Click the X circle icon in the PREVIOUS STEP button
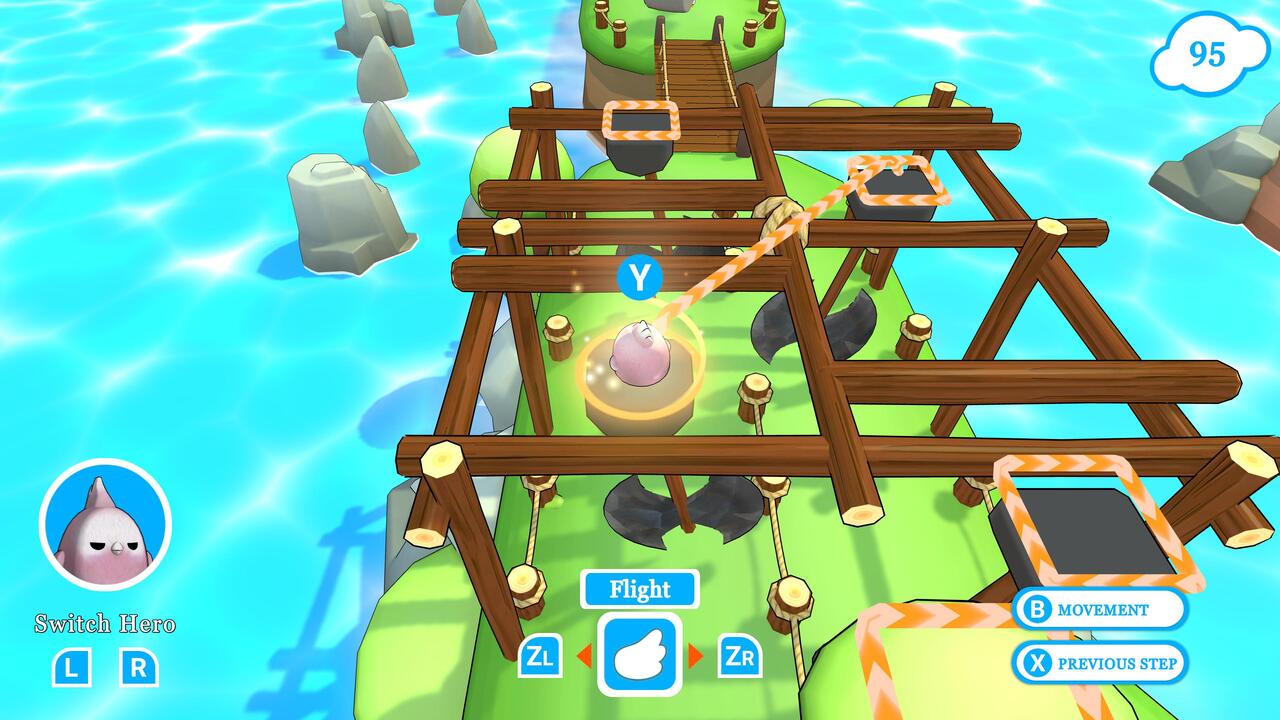 [x=1037, y=662]
